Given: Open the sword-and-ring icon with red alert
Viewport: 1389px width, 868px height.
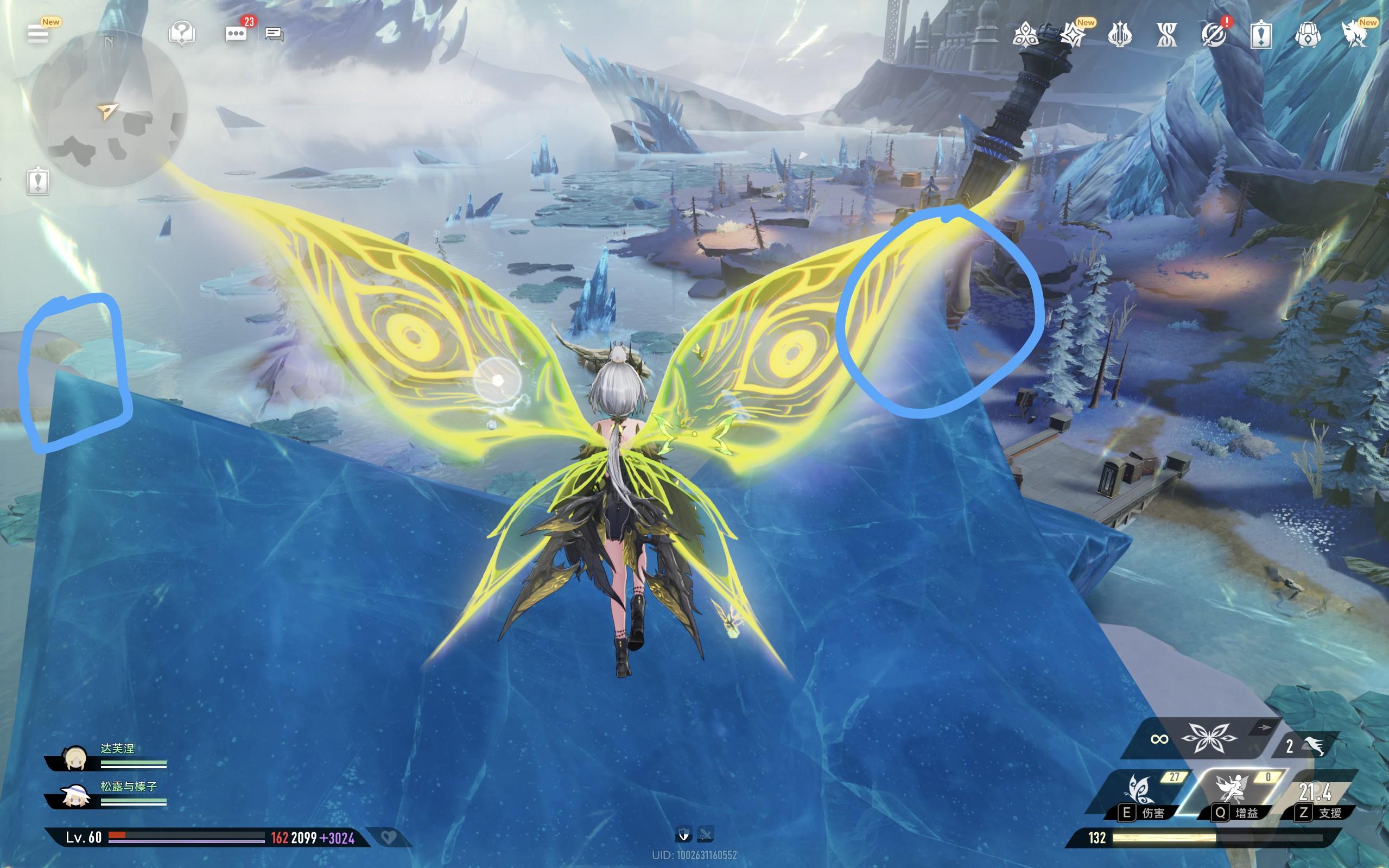Looking at the screenshot, I should [1213, 35].
